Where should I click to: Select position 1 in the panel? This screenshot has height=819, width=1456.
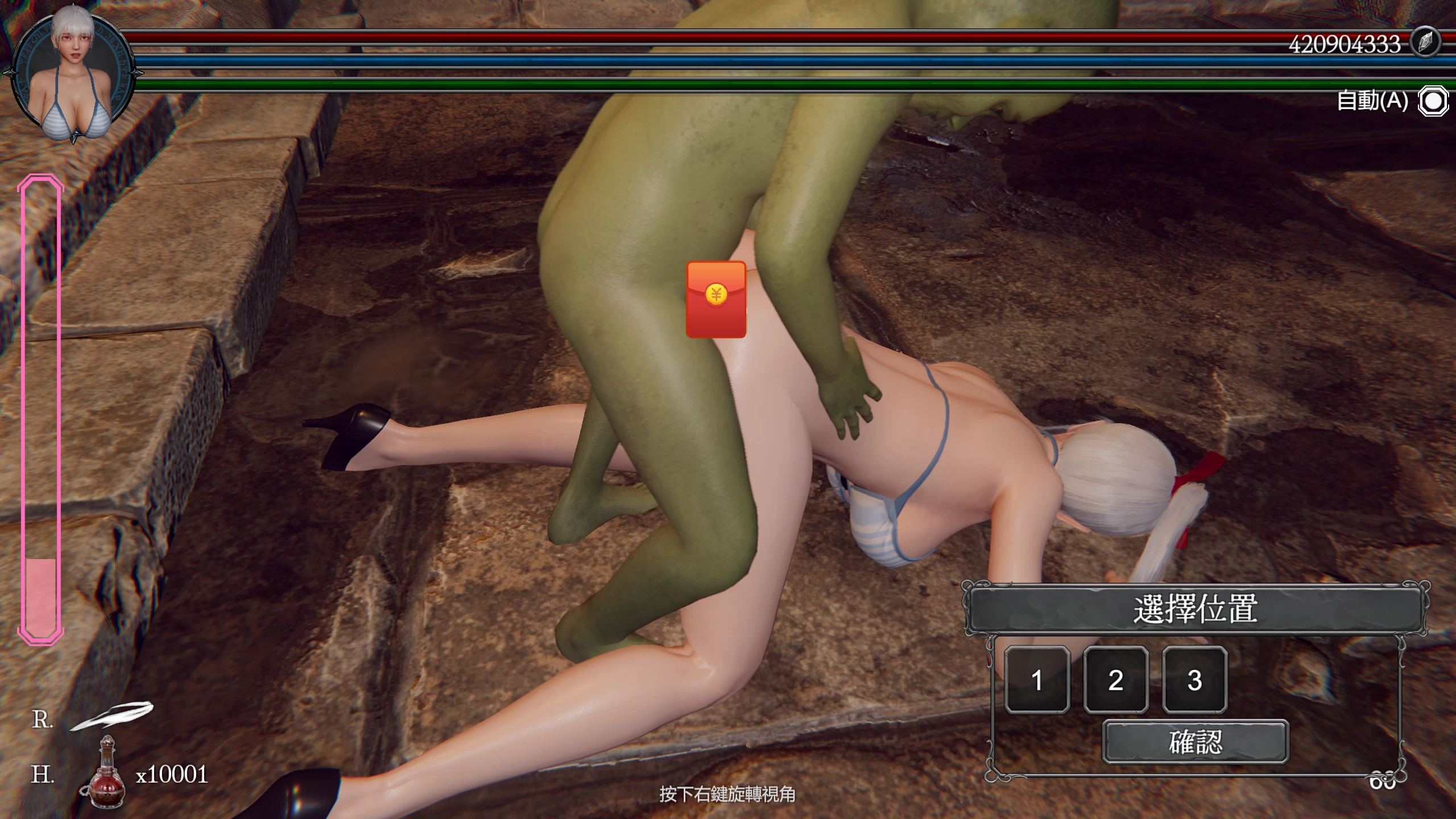1036,680
